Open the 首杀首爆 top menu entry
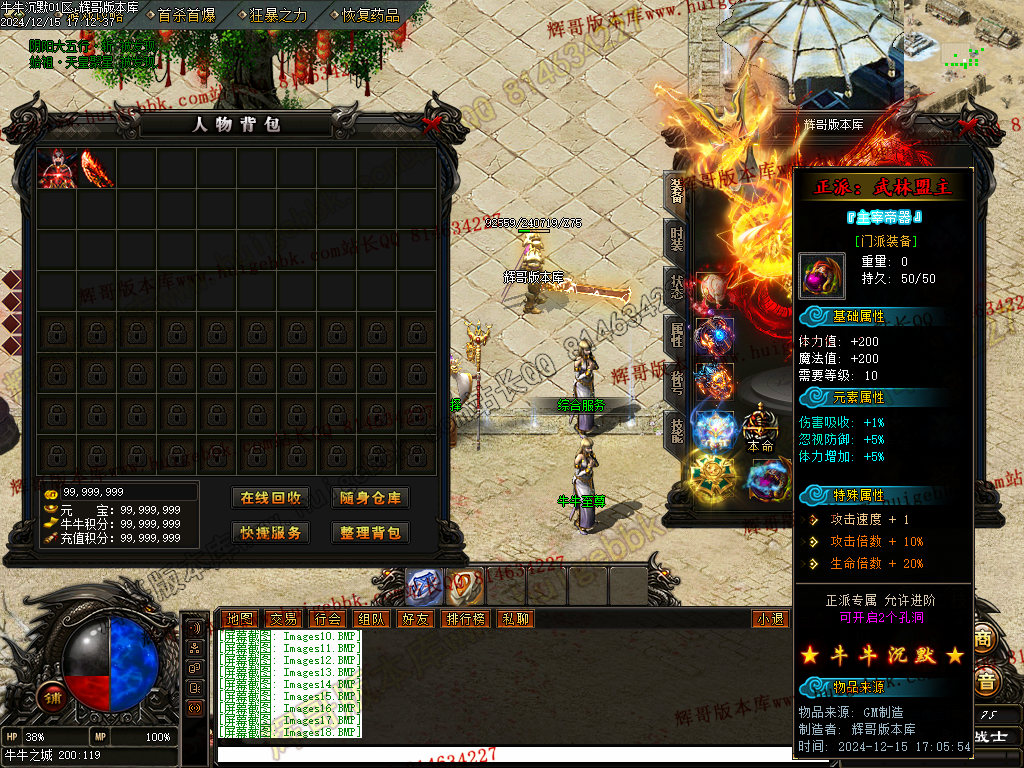 click(186, 15)
